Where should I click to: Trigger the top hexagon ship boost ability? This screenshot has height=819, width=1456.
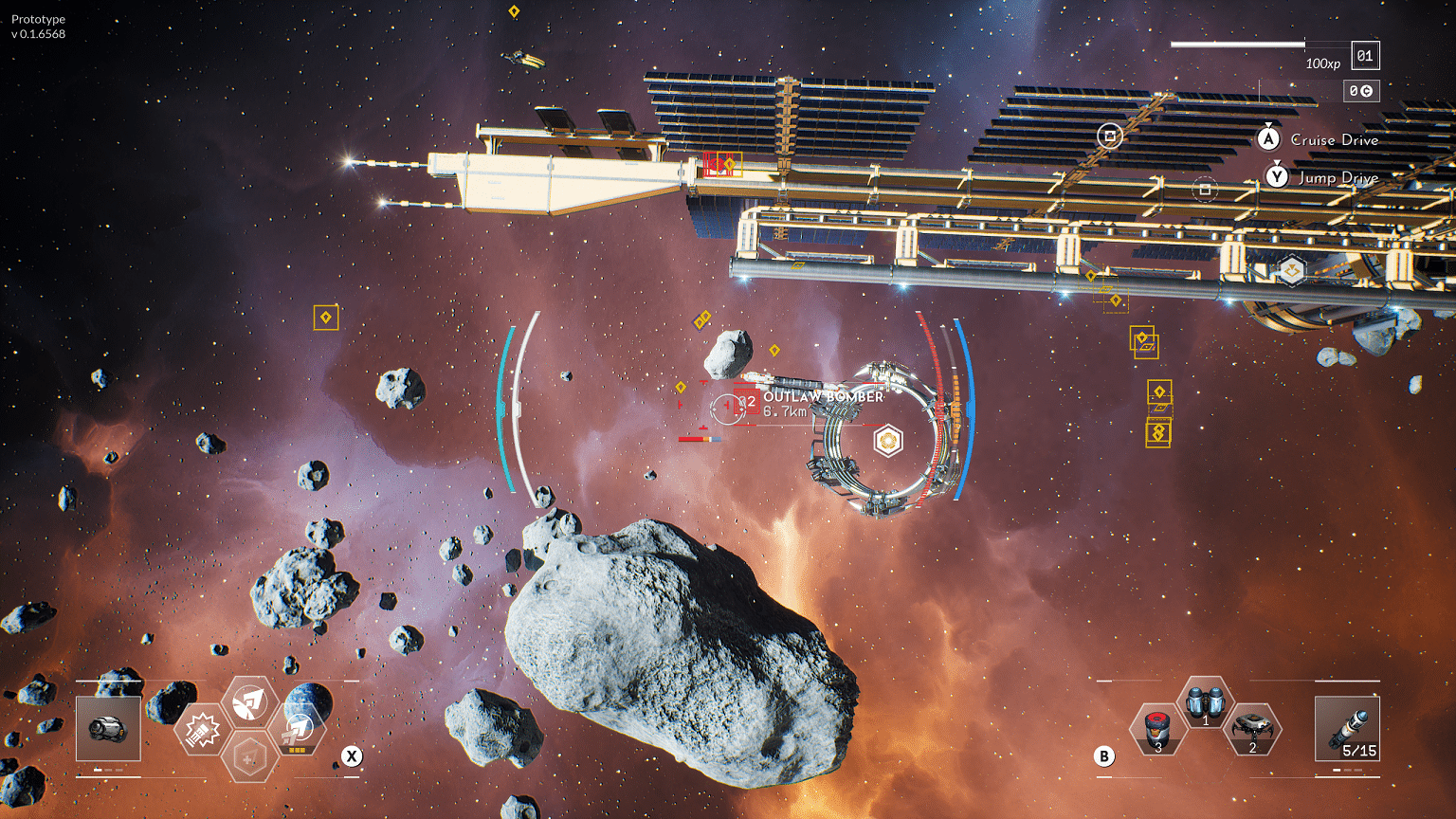tap(249, 702)
